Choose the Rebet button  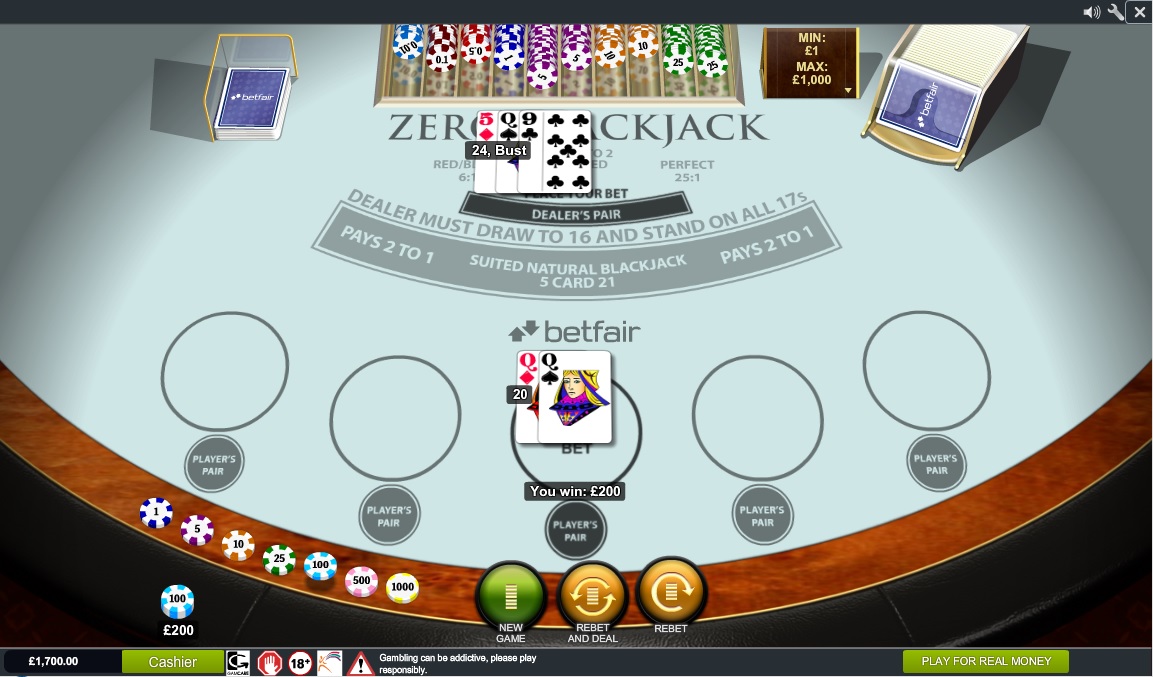tap(670, 593)
